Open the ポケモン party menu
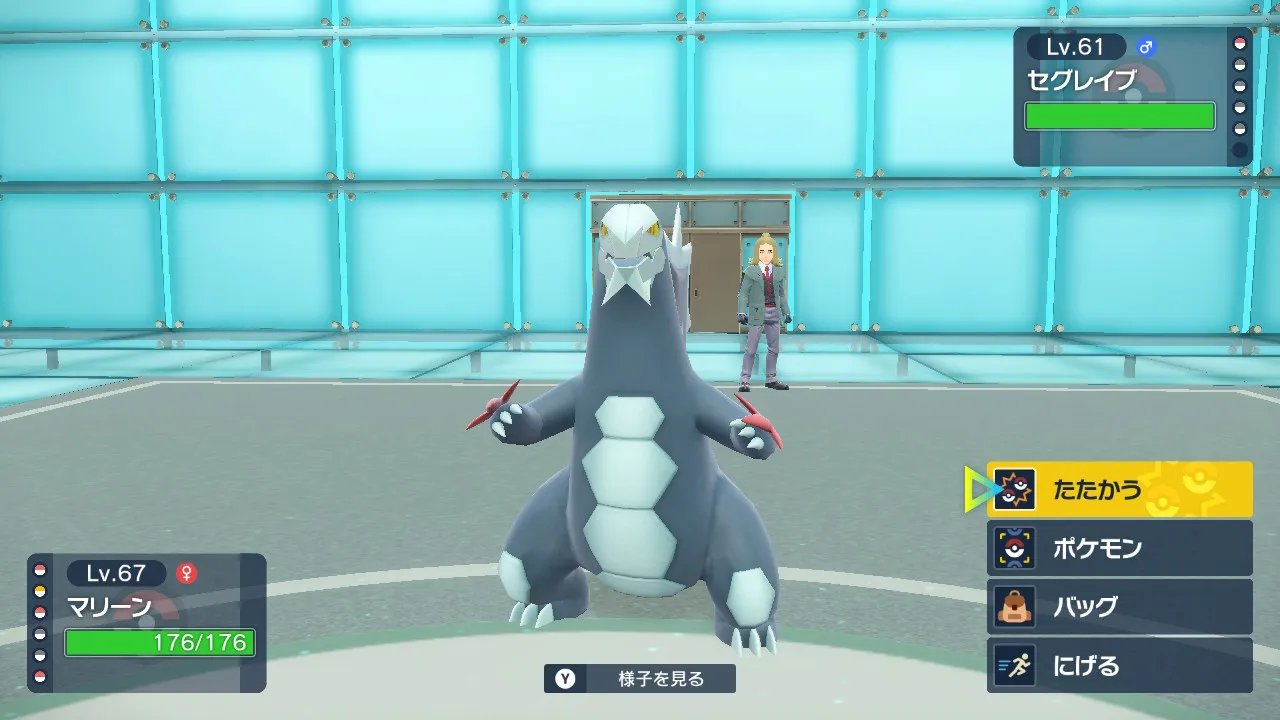Viewport: 1280px width, 720px height. pyautogui.click(x=1119, y=548)
